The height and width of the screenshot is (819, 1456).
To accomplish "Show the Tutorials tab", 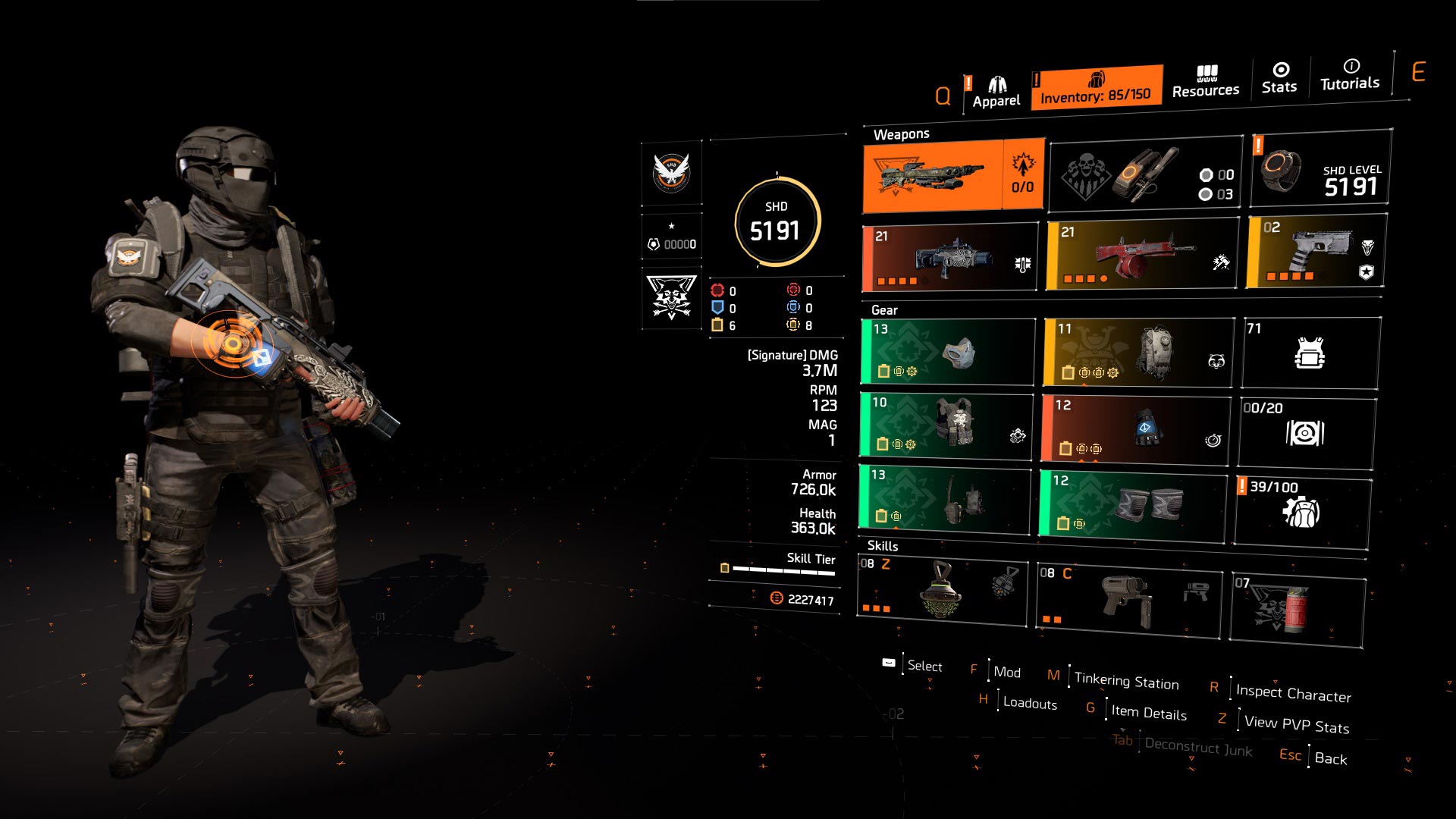I will (x=1350, y=75).
